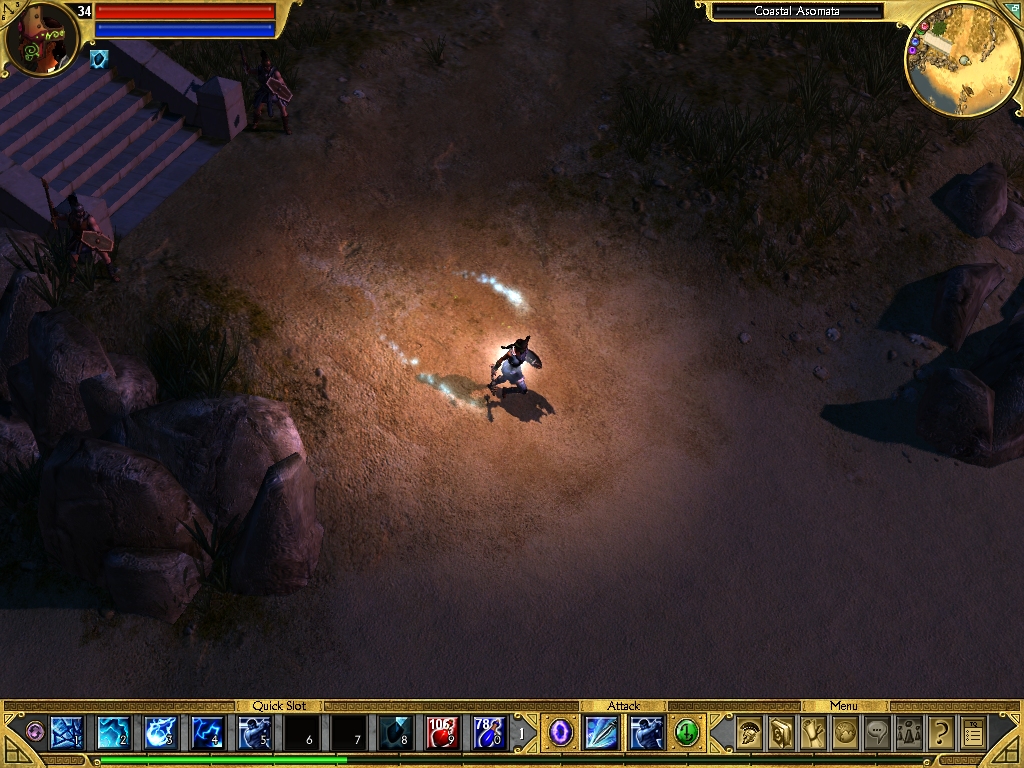The width and height of the screenshot is (1024, 768).
Task: Open the chat speech bubble button
Action: [877, 733]
